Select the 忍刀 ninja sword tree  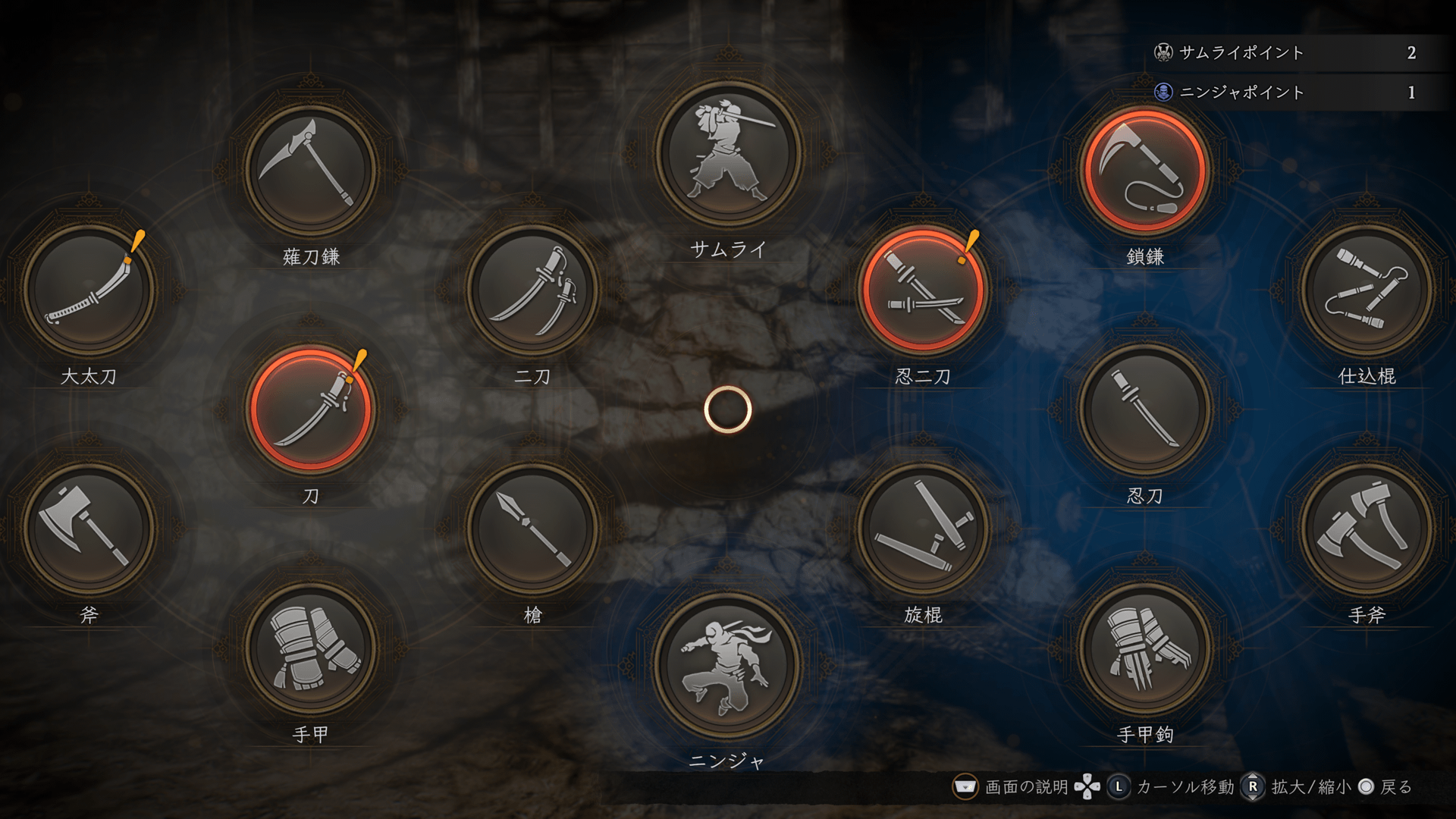pos(1145,409)
